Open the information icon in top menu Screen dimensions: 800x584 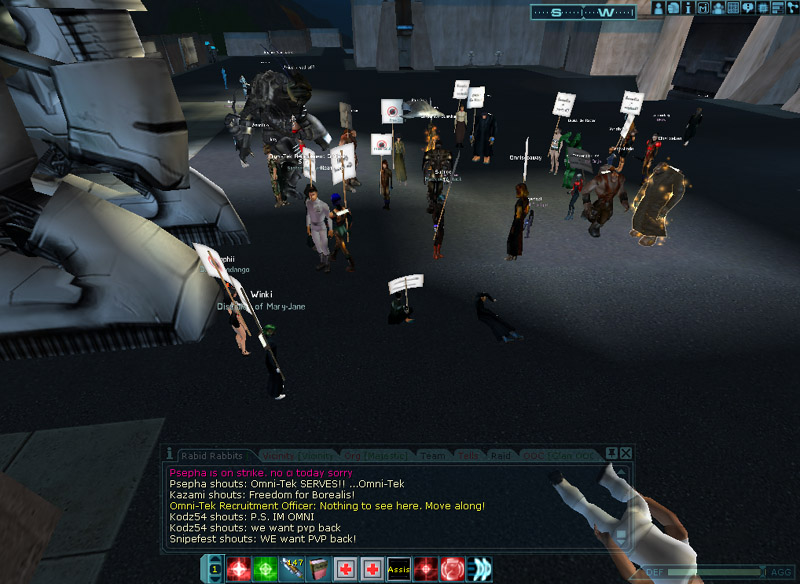688,8
